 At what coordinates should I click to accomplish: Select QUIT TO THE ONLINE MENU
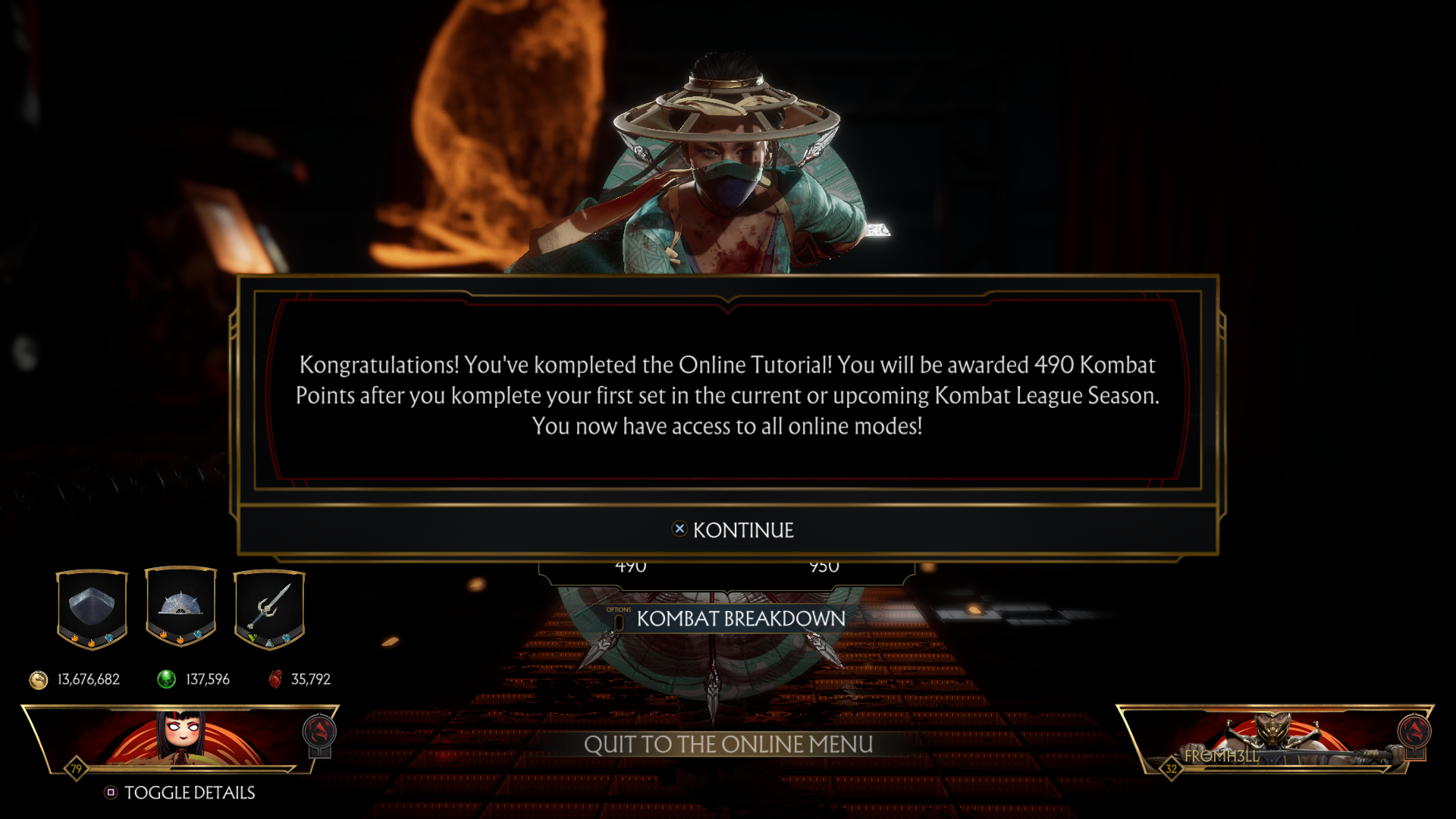tap(728, 744)
